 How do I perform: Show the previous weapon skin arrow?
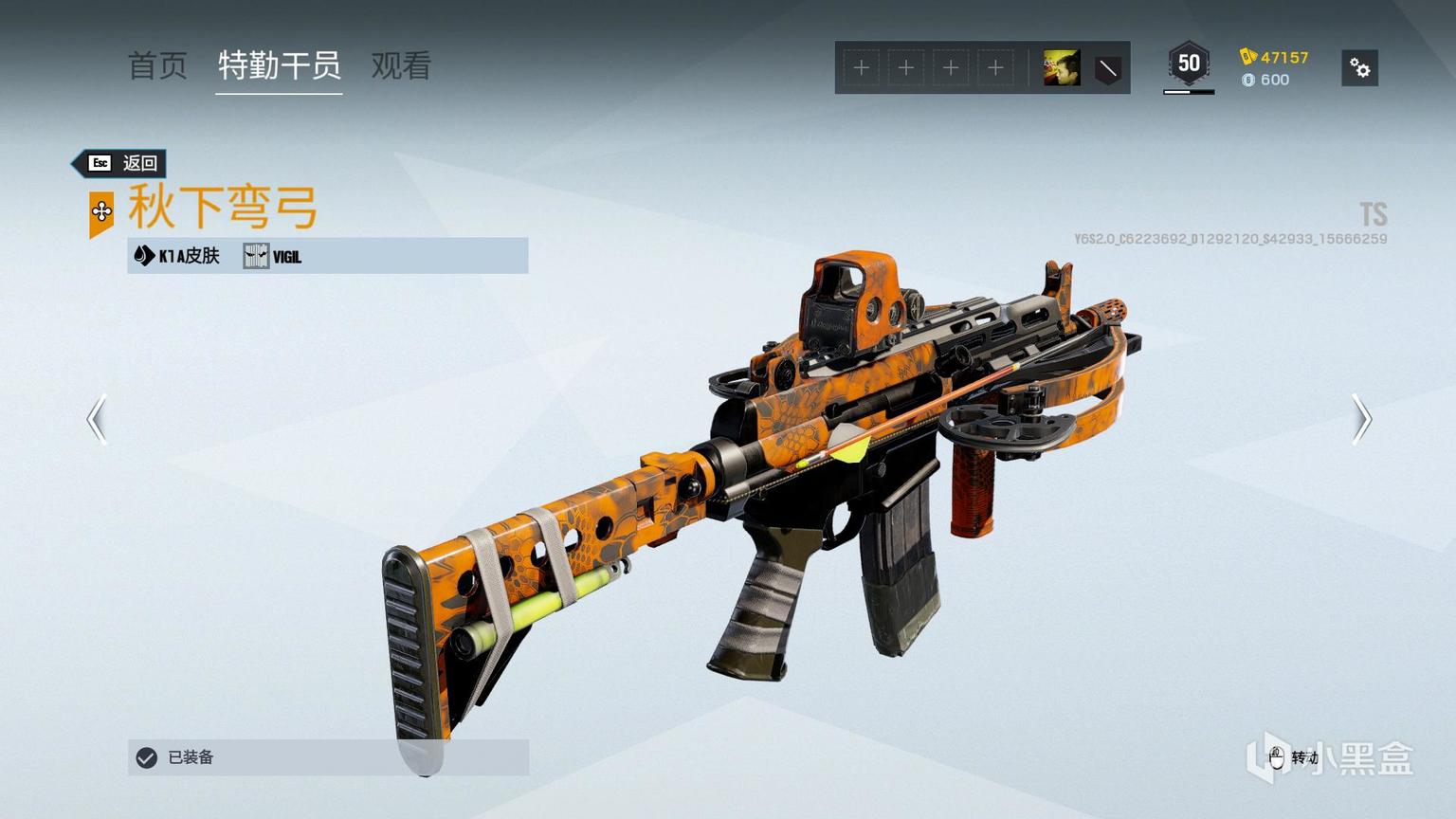tap(97, 419)
